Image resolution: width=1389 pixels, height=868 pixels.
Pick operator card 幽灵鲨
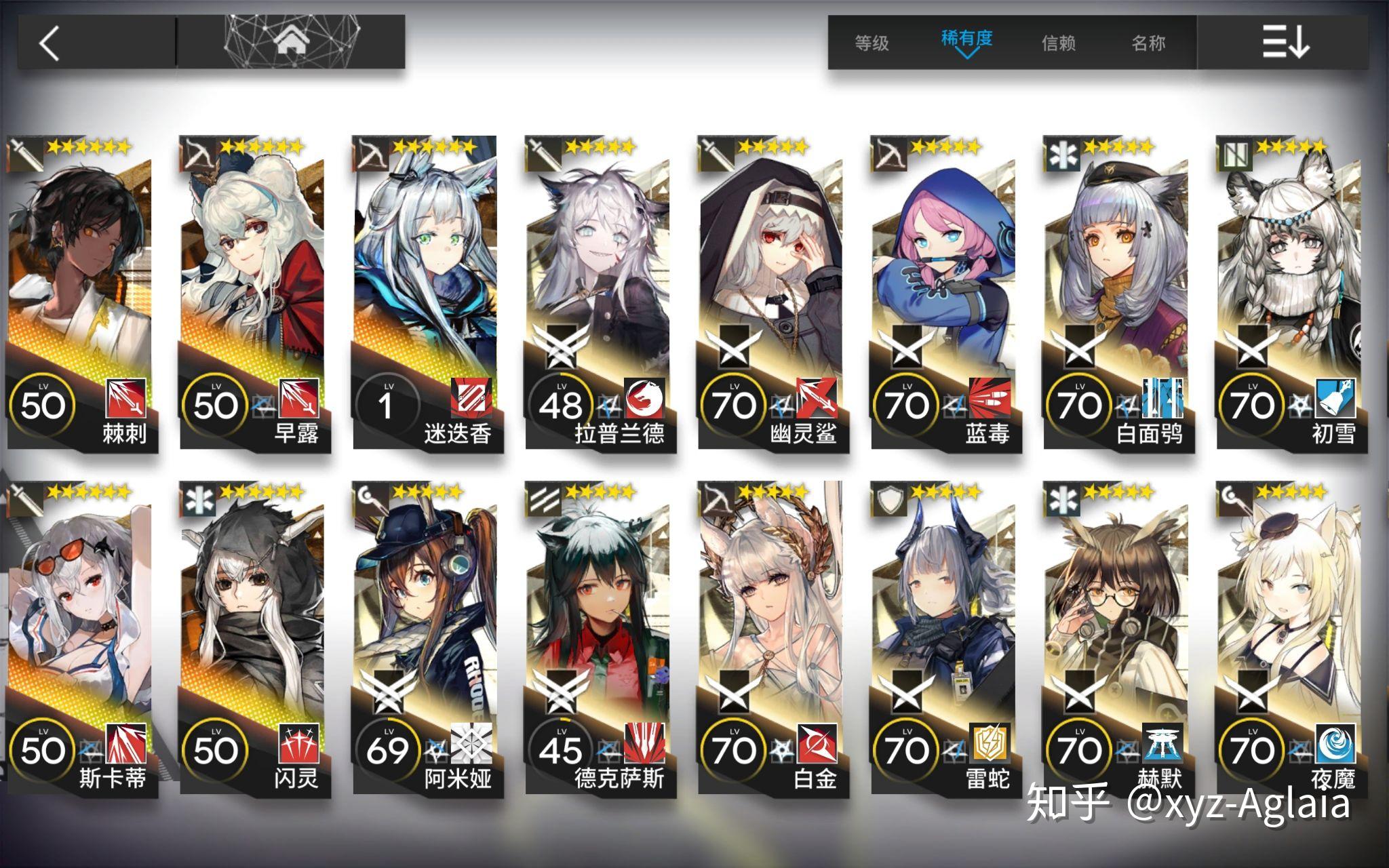coord(772,292)
